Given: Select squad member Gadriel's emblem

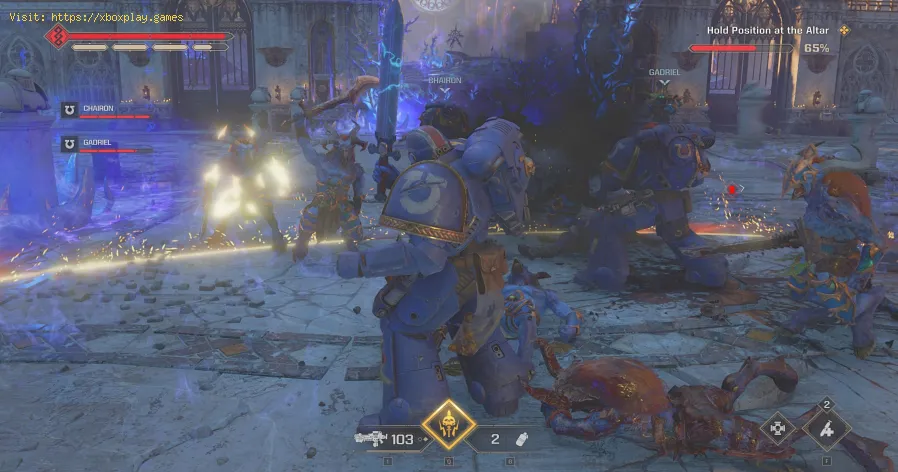Looking at the screenshot, I should [70, 143].
